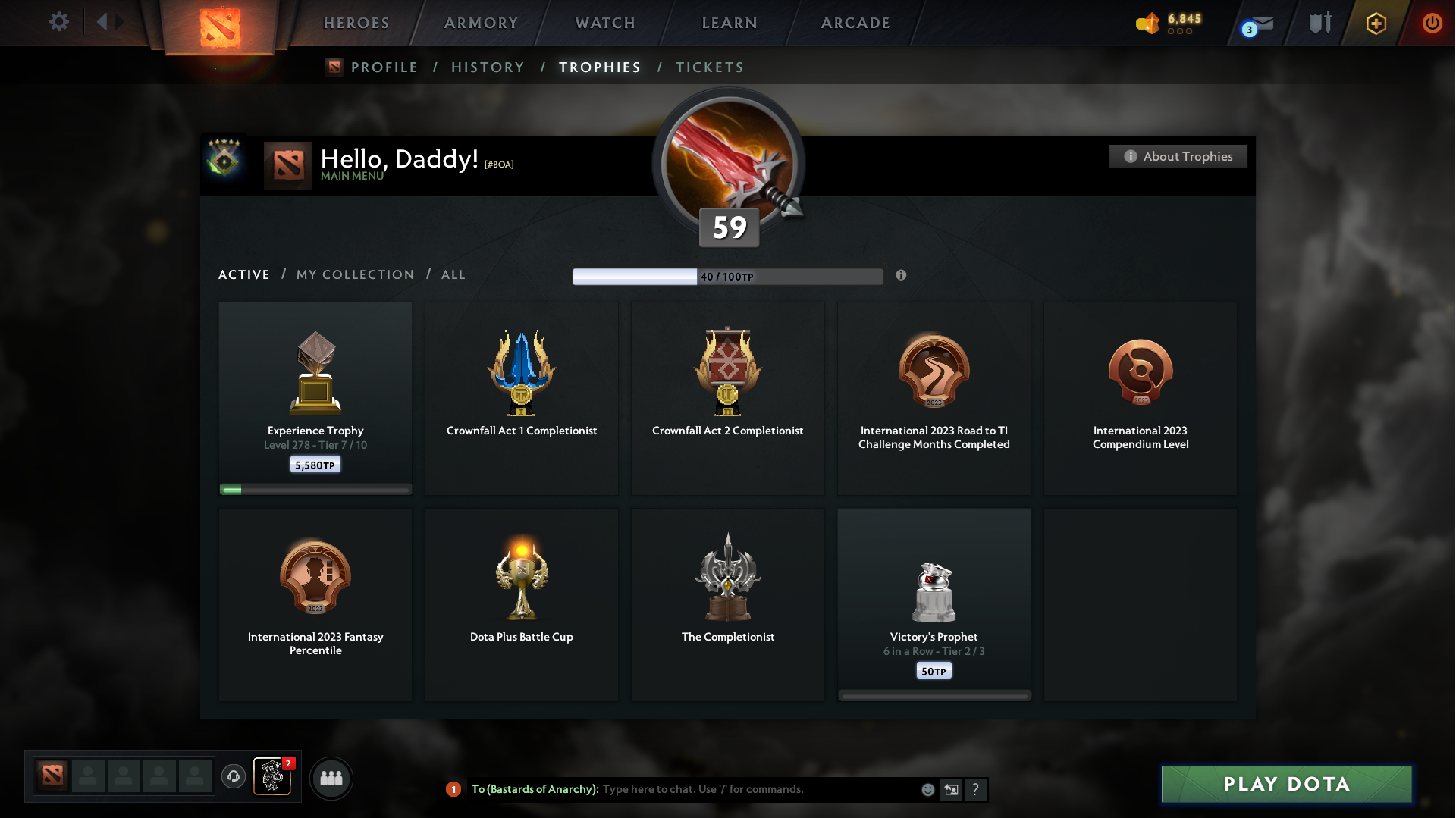Open the Dota 2 logo home icon
This screenshot has height=818, width=1456.
tap(220, 23)
